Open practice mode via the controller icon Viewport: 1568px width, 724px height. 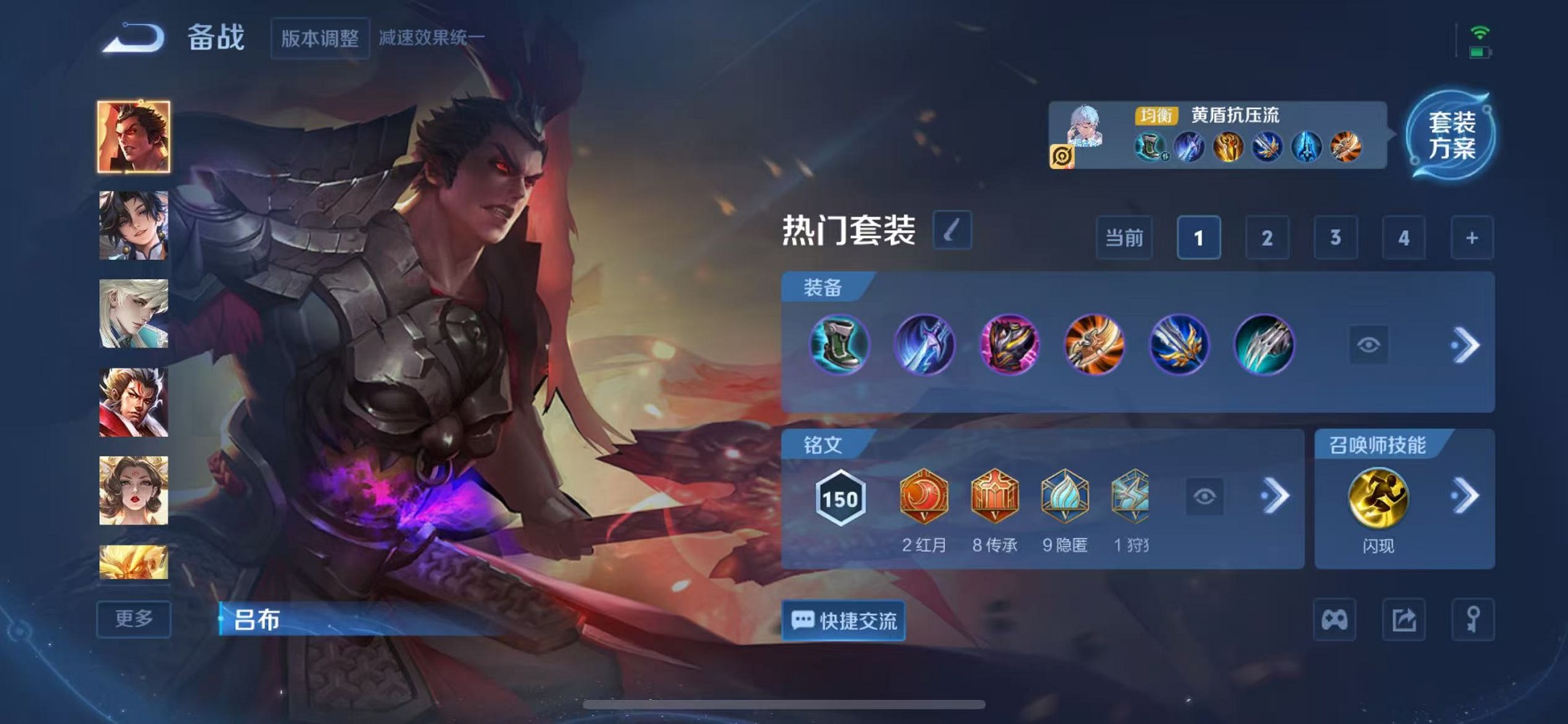[x=1335, y=620]
